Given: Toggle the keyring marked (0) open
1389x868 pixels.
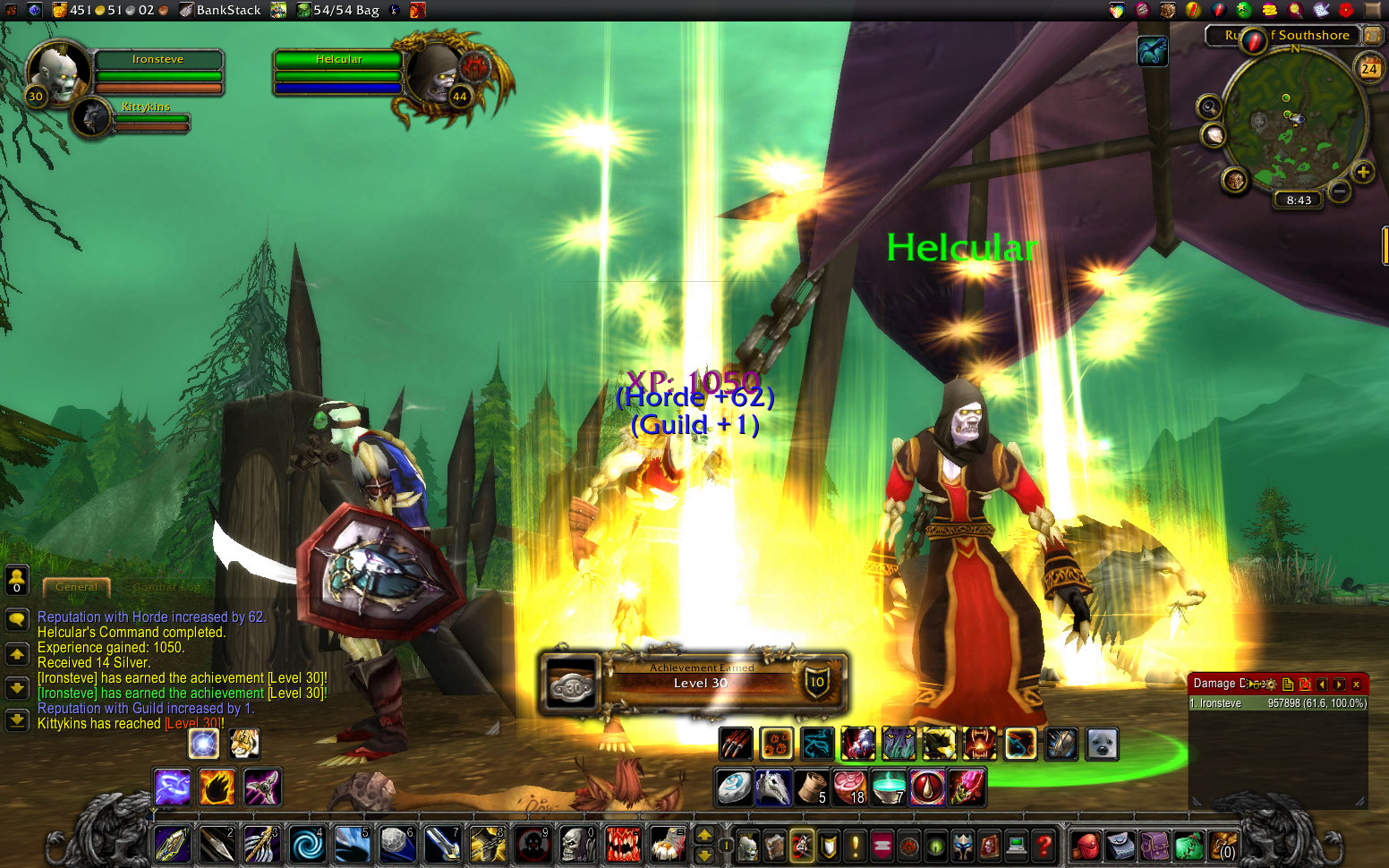Looking at the screenshot, I should pyautogui.click(x=1223, y=846).
